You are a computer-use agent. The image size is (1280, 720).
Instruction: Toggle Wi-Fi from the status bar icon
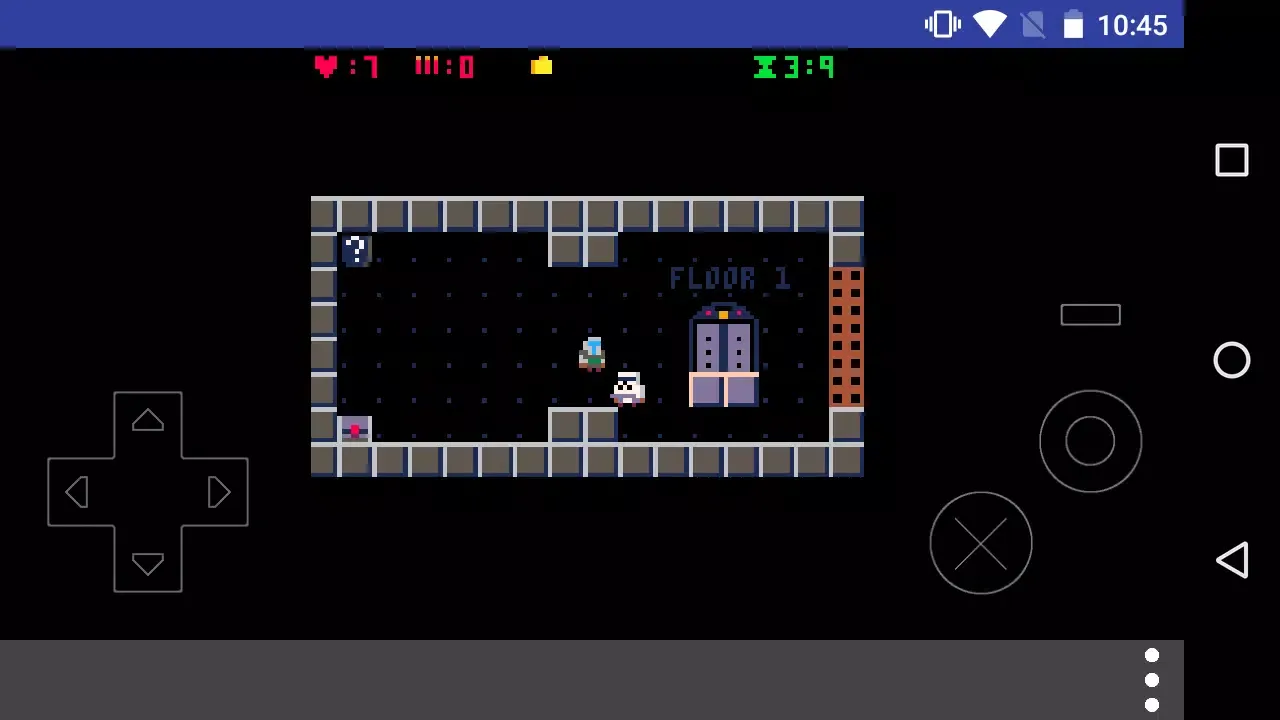click(x=990, y=24)
